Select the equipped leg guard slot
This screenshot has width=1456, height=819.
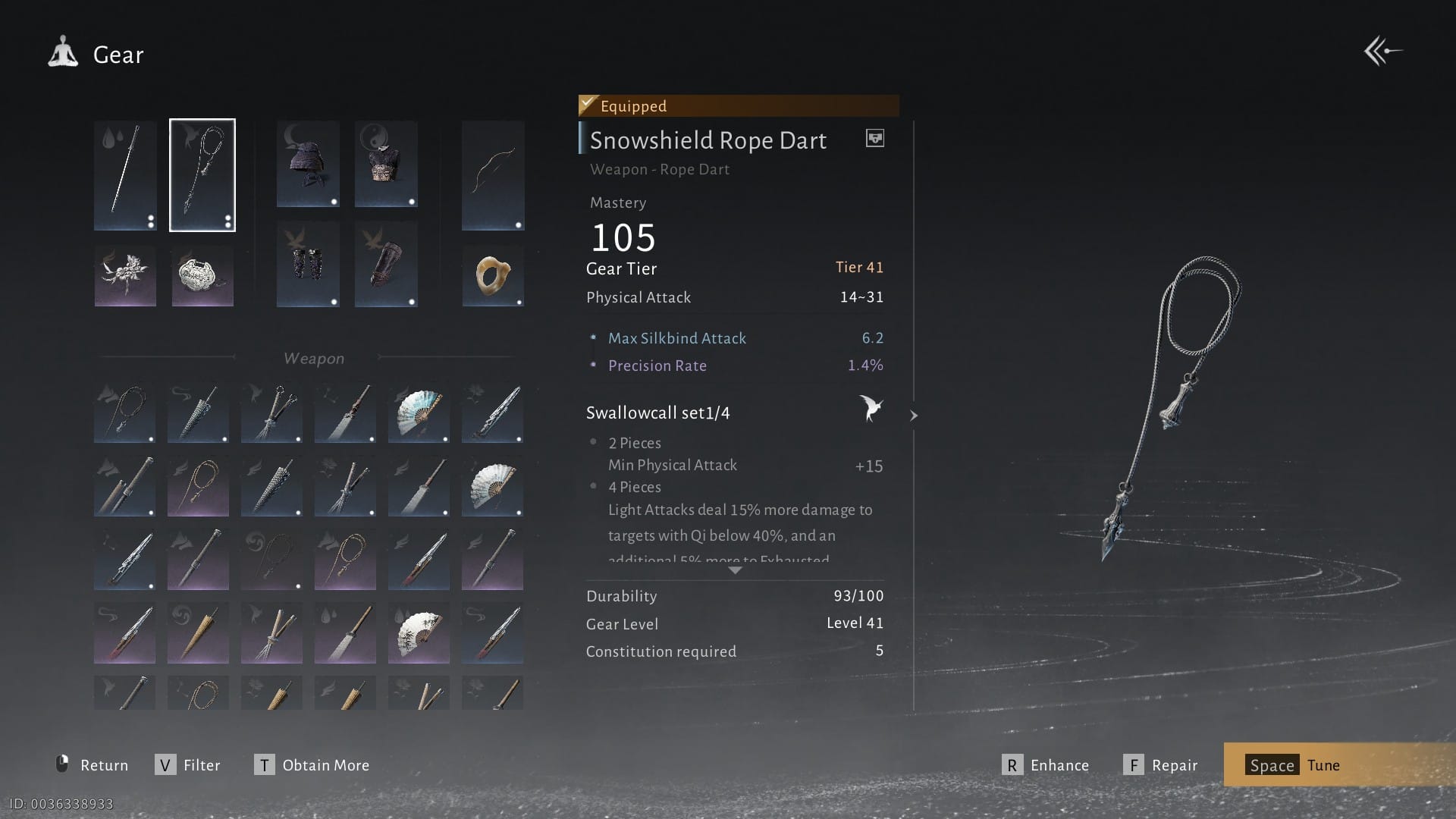[386, 264]
